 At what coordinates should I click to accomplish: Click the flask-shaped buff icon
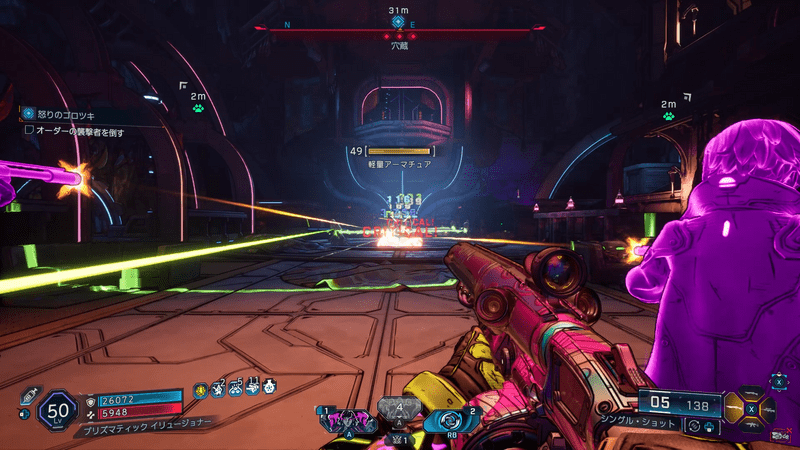pos(269,386)
